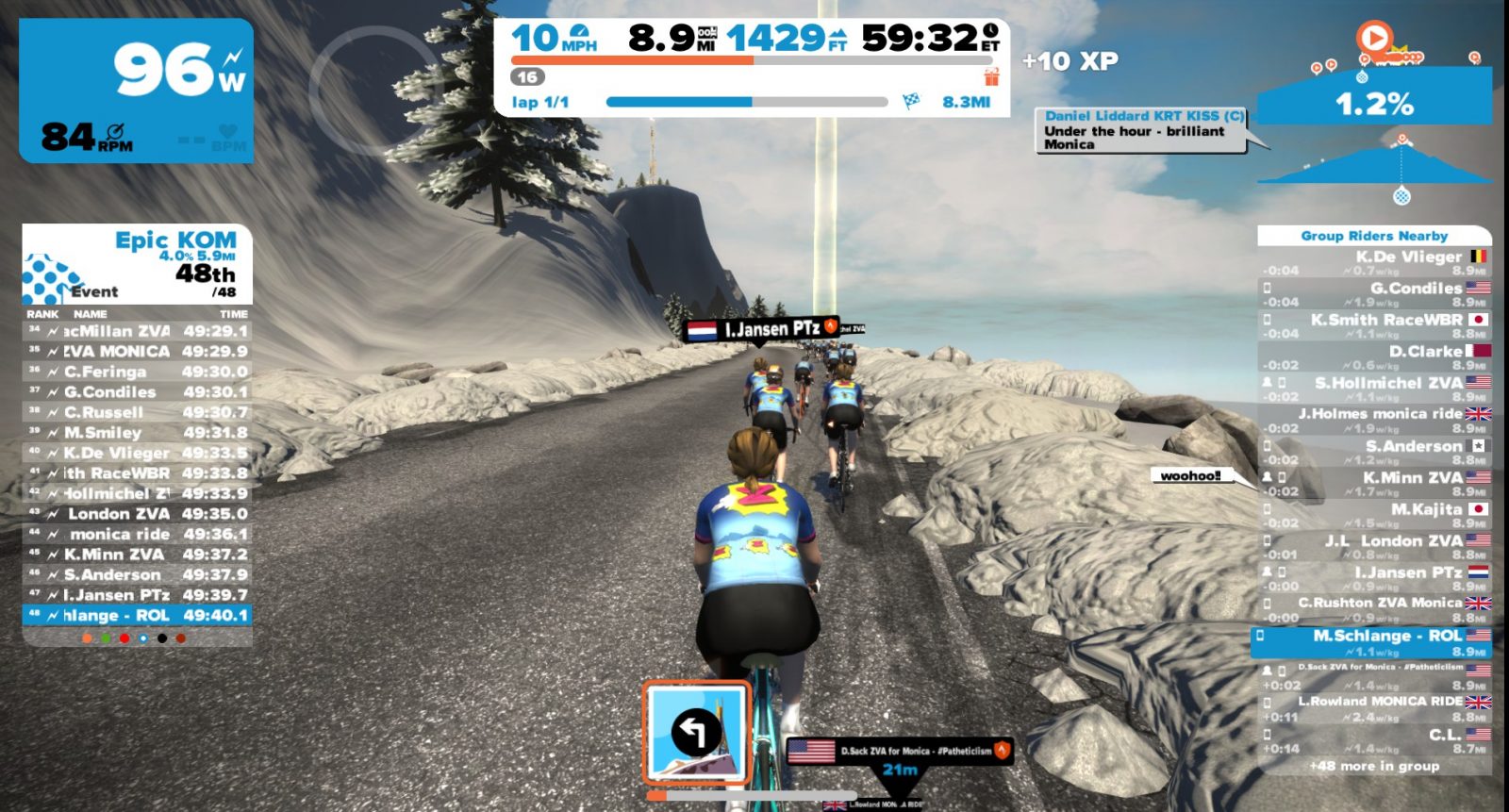Click the leaderboard page indicator dots

click(134, 638)
